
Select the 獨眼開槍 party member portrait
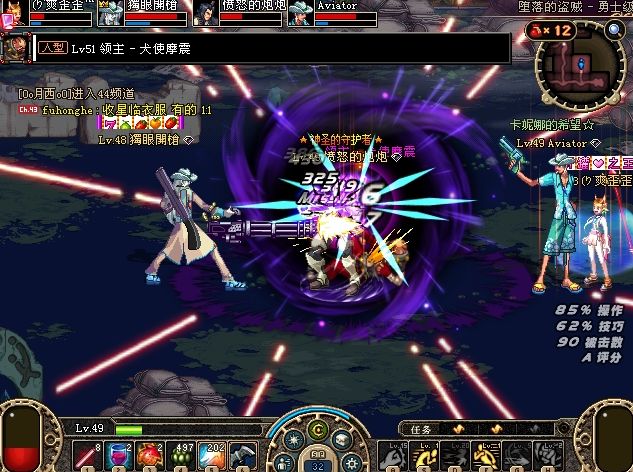pyautogui.click(x=108, y=13)
